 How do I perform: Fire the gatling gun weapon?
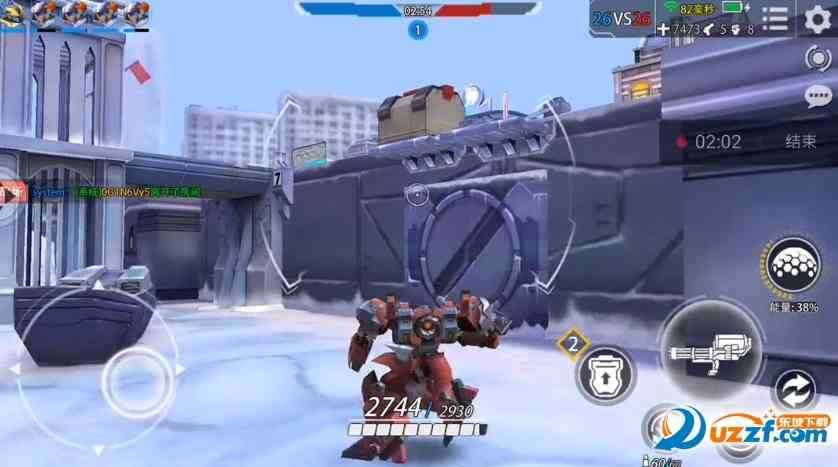tap(710, 349)
